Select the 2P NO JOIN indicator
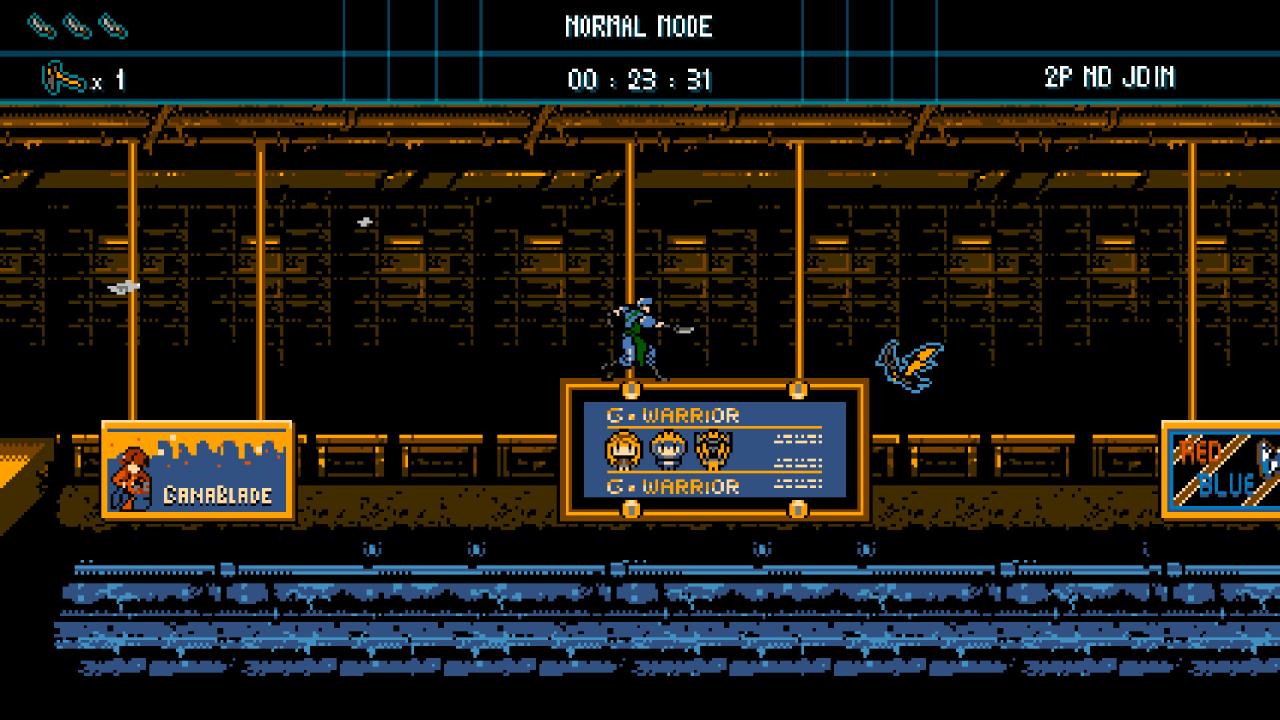Image resolution: width=1280 pixels, height=720 pixels. [x=1109, y=78]
